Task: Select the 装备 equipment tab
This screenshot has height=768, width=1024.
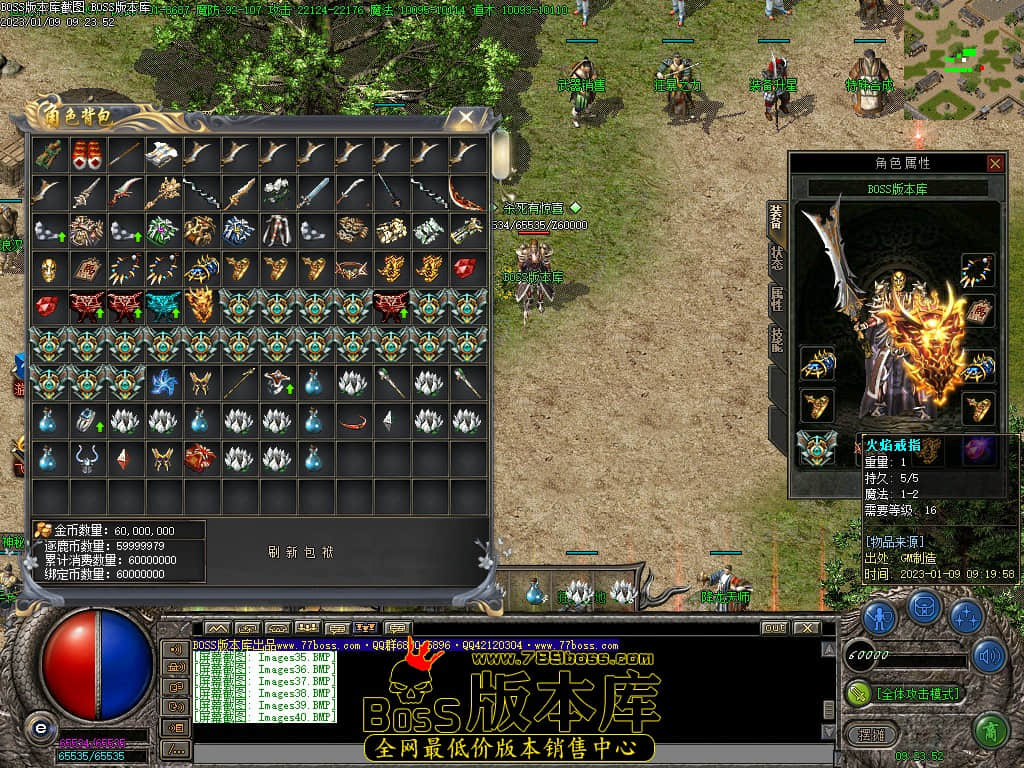Action: pyautogui.click(x=777, y=213)
